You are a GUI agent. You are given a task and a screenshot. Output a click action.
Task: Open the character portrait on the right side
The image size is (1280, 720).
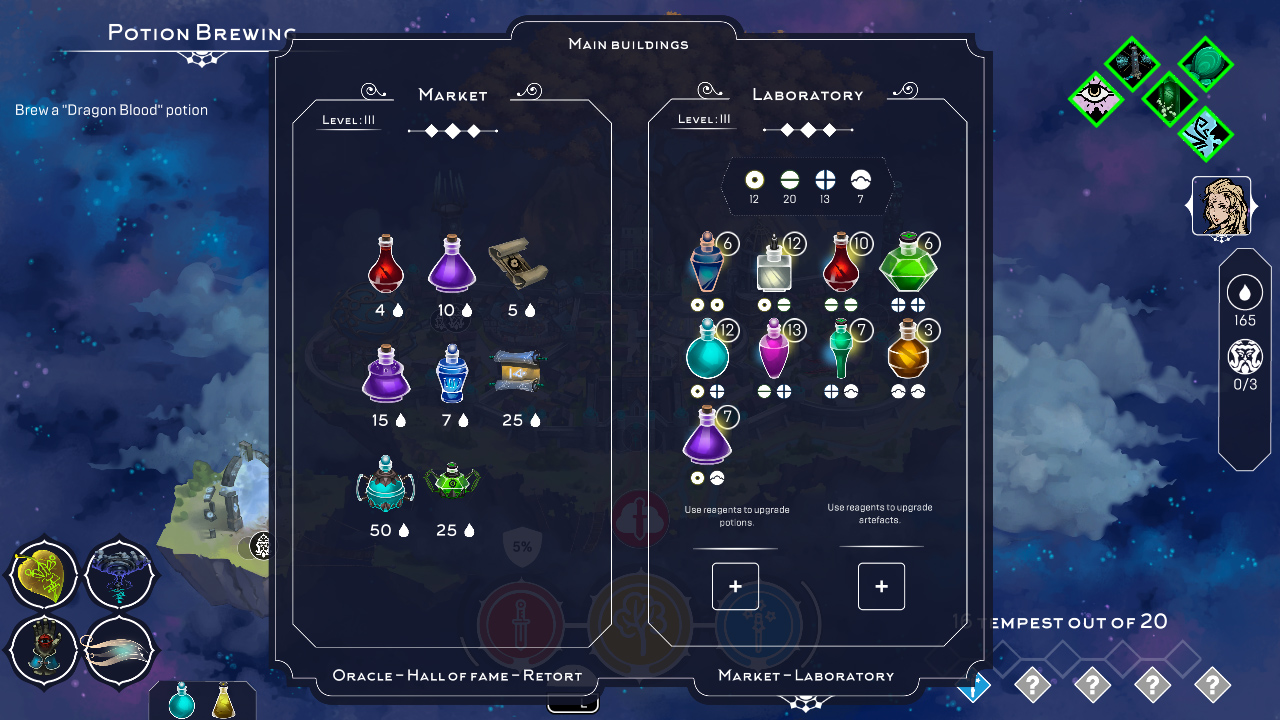1221,203
